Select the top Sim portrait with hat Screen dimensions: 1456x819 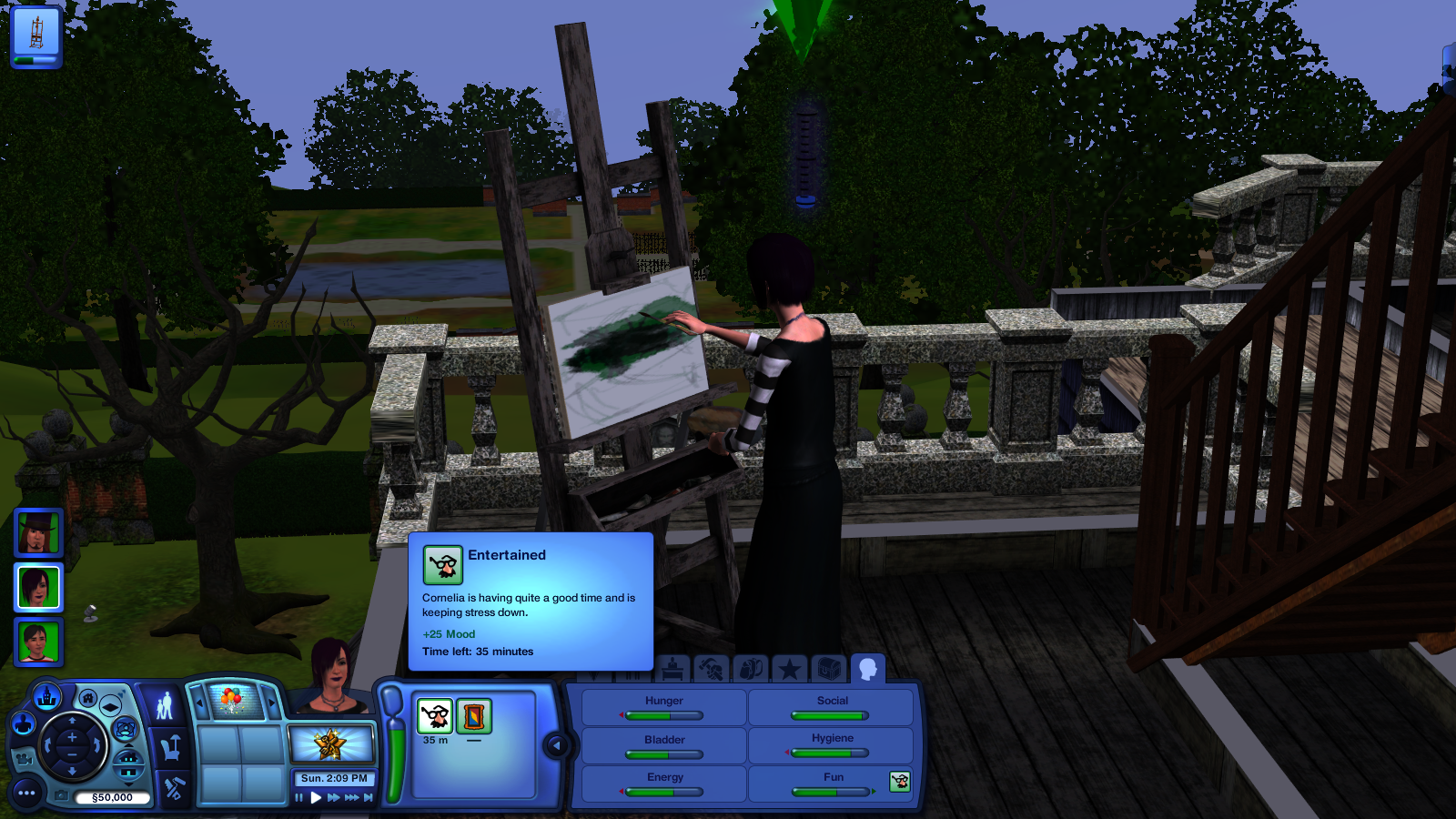click(38, 532)
